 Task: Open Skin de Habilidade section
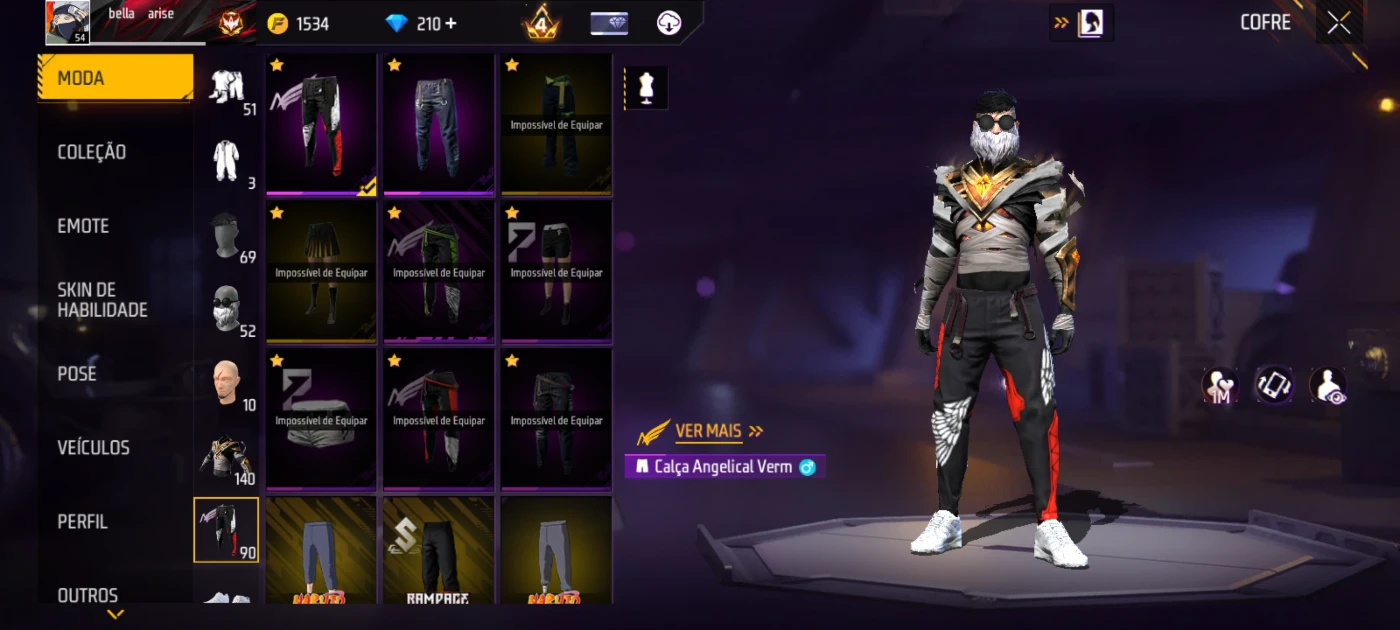coord(102,300)
